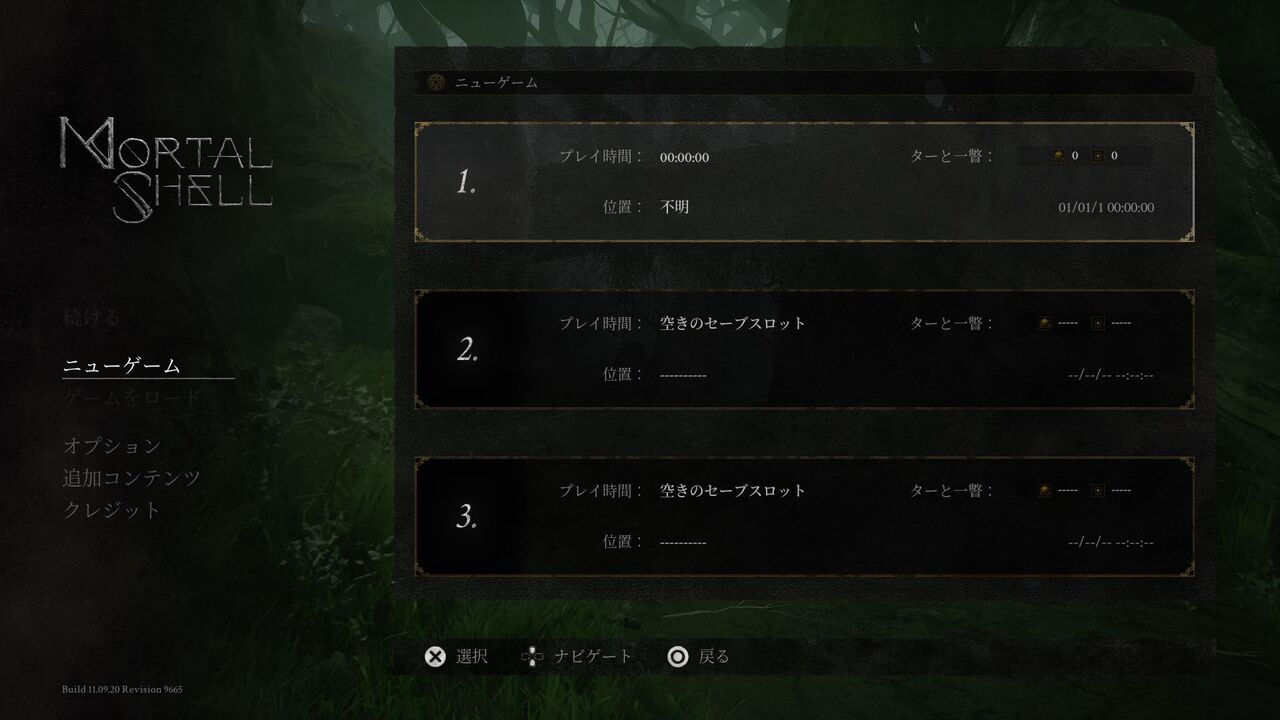The width and height of the screenshot is (1280, 720).
Task: Click the circle button glyph next to 戻る
Action: (x=678, y=656)
